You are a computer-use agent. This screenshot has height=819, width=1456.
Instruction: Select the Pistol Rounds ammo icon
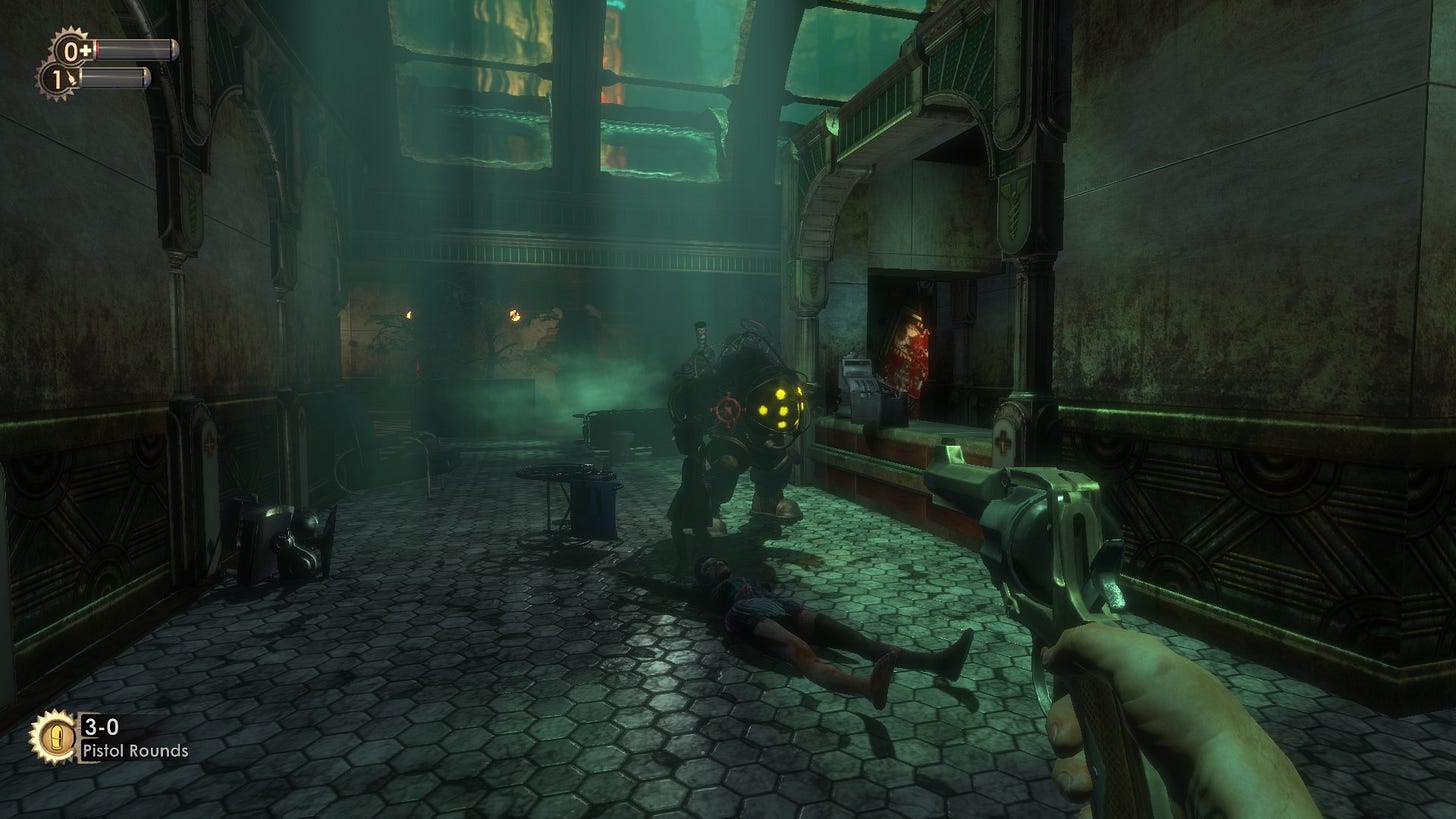pyautogui.click(x=53, y=736)
